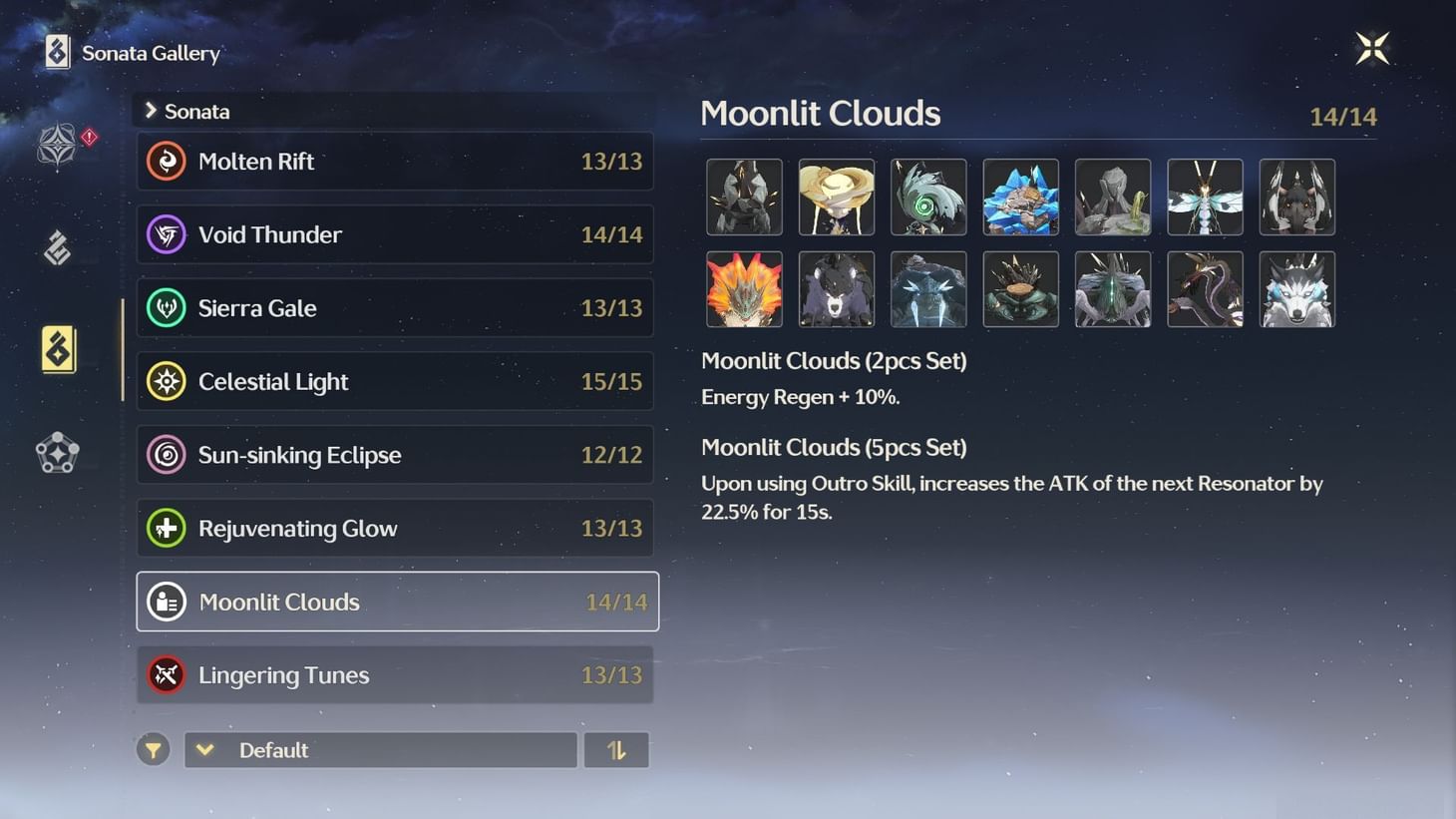Click the Lingering Tunes crossed-swords icon

pyautogui.click(x=167, y=674)
